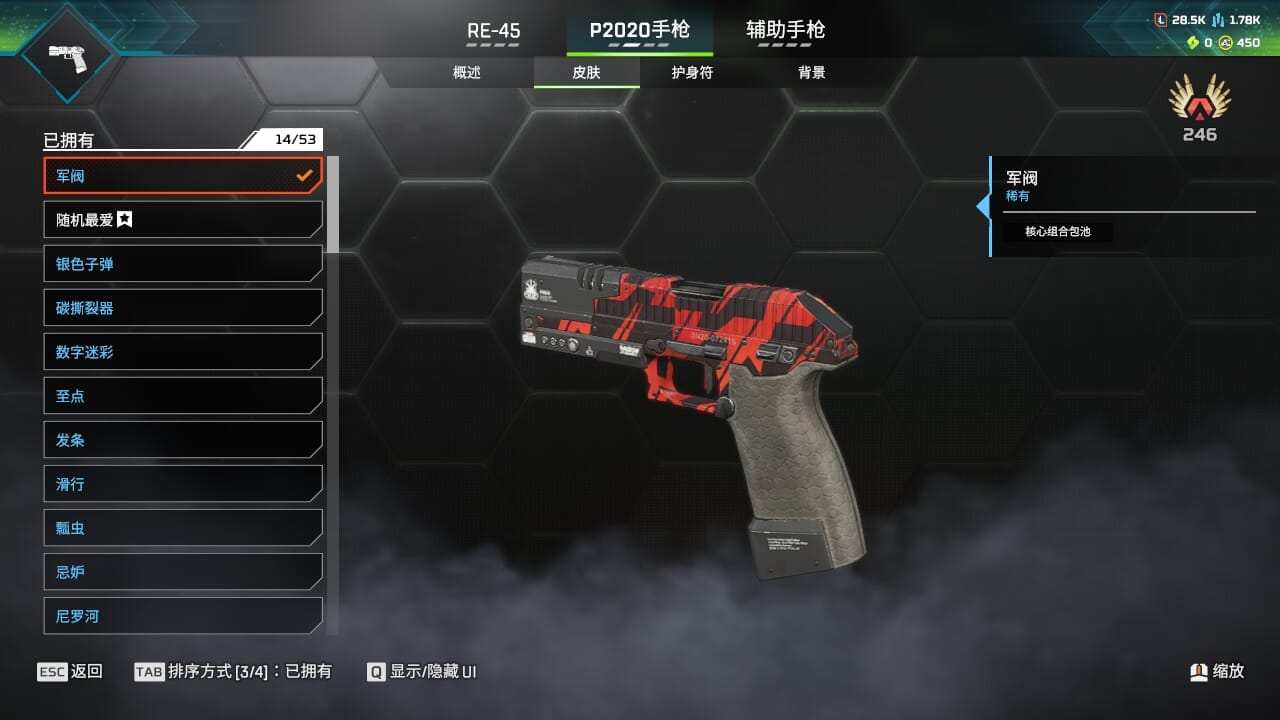Screen dimensions: 1280x720
Task: Select the 银色子弹 skin
Action: (x=183, y=264)
